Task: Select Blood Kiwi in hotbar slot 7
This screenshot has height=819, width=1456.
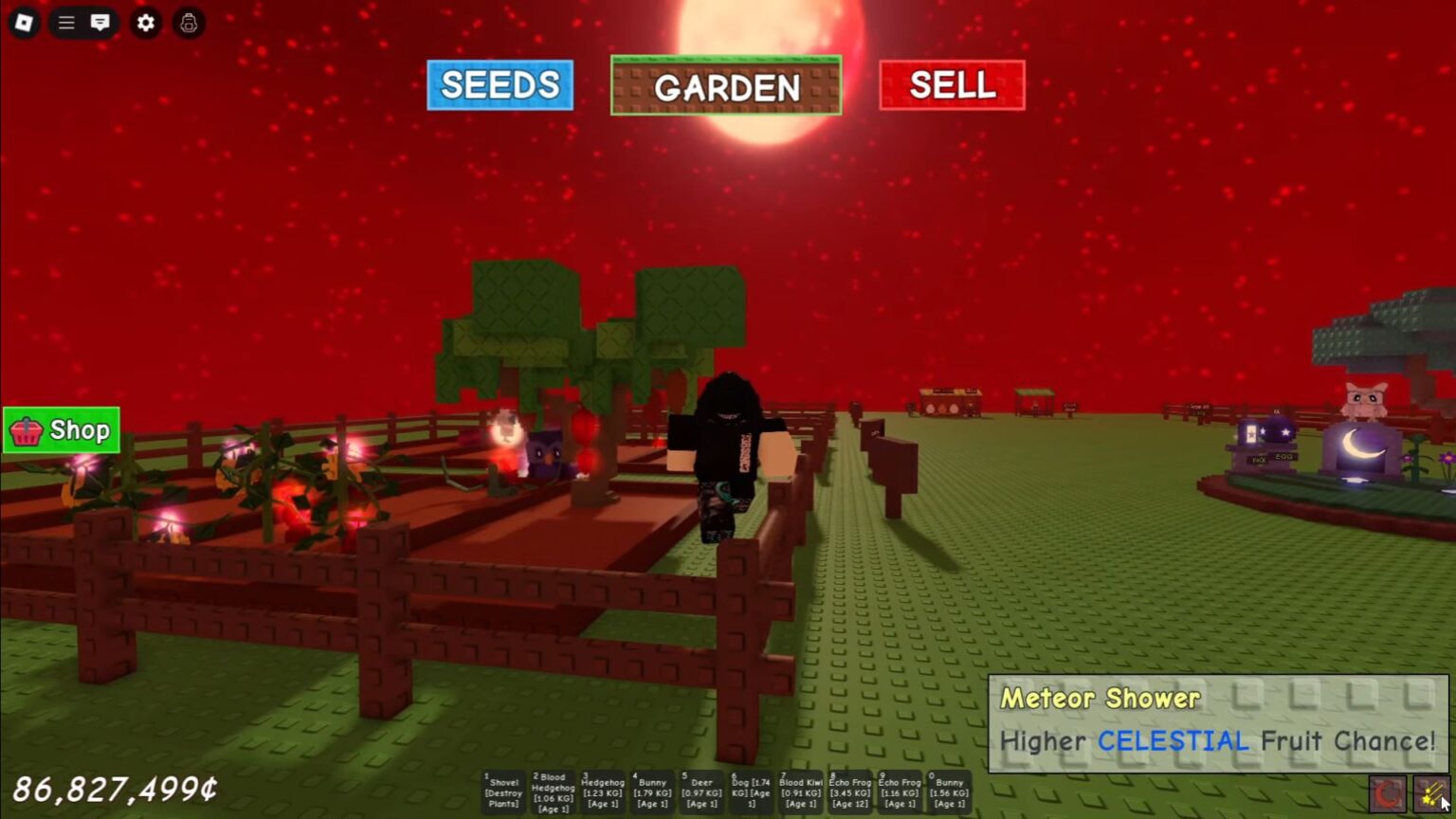Action: 800,792
